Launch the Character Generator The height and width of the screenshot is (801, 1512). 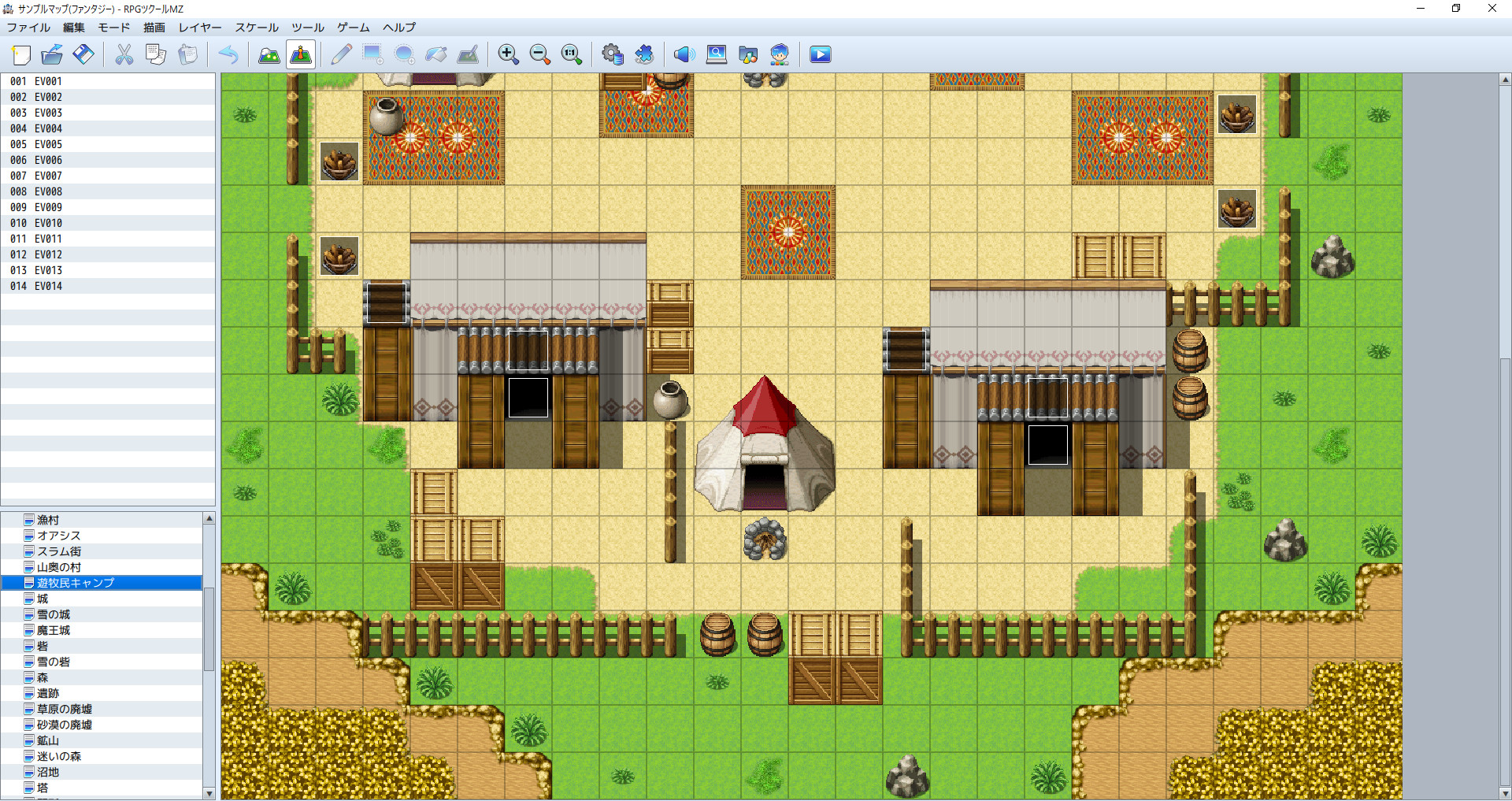click(x=779, y=54)
